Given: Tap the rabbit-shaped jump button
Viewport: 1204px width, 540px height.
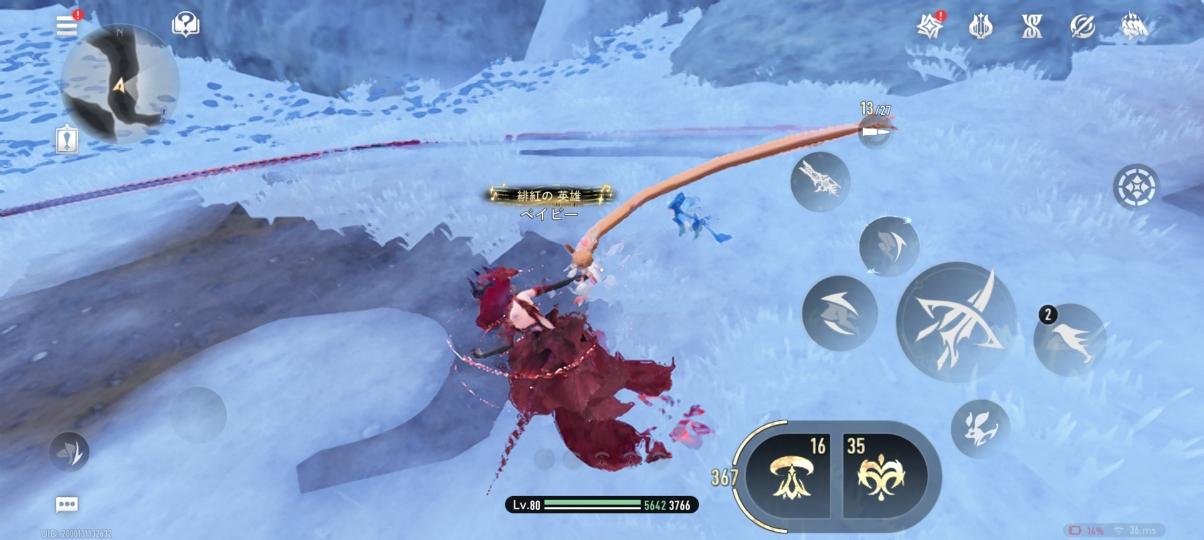Looking at the screenshot, I should (980, 428).
